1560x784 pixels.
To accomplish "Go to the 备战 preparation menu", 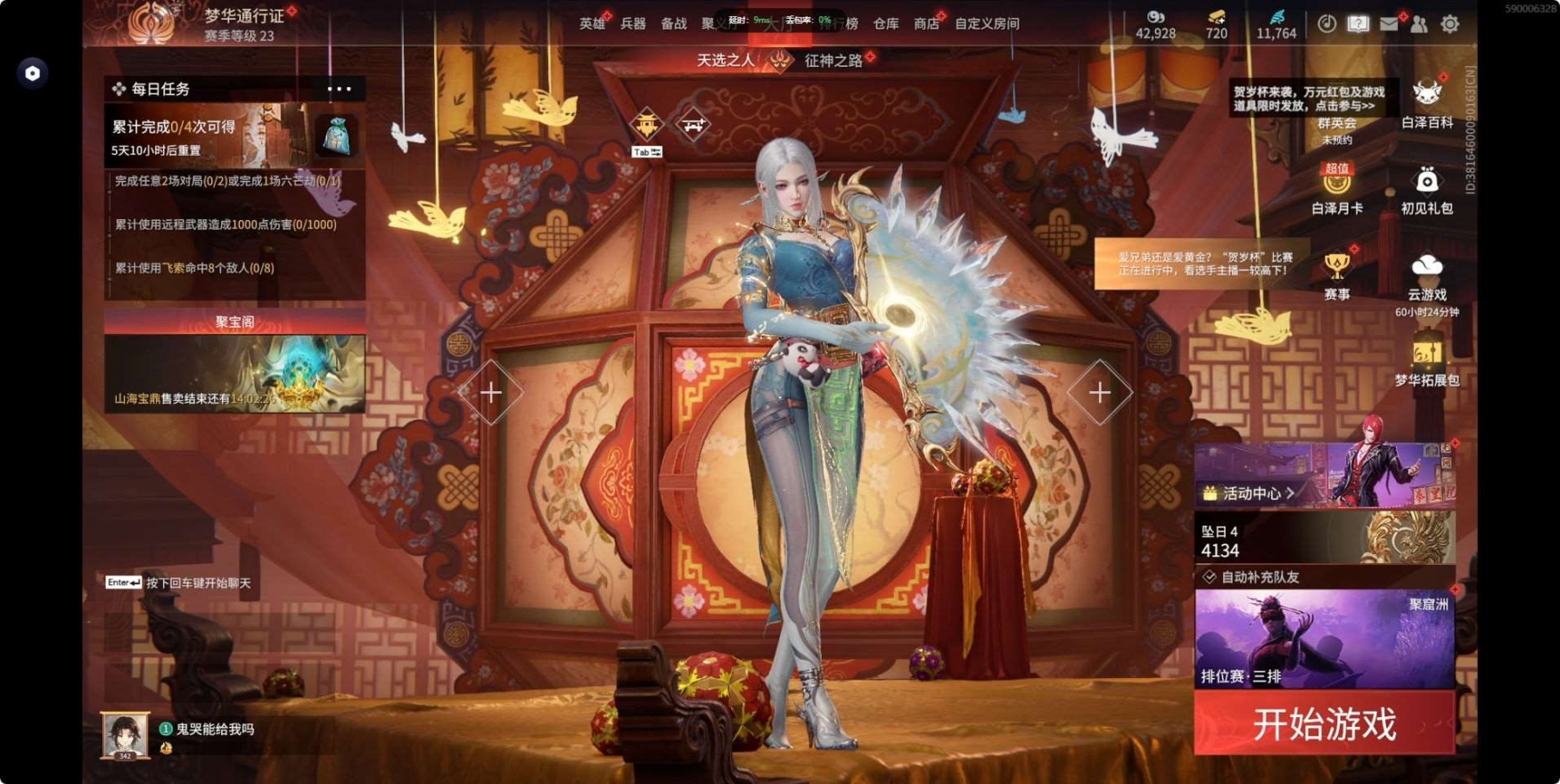I will (674, 24).
